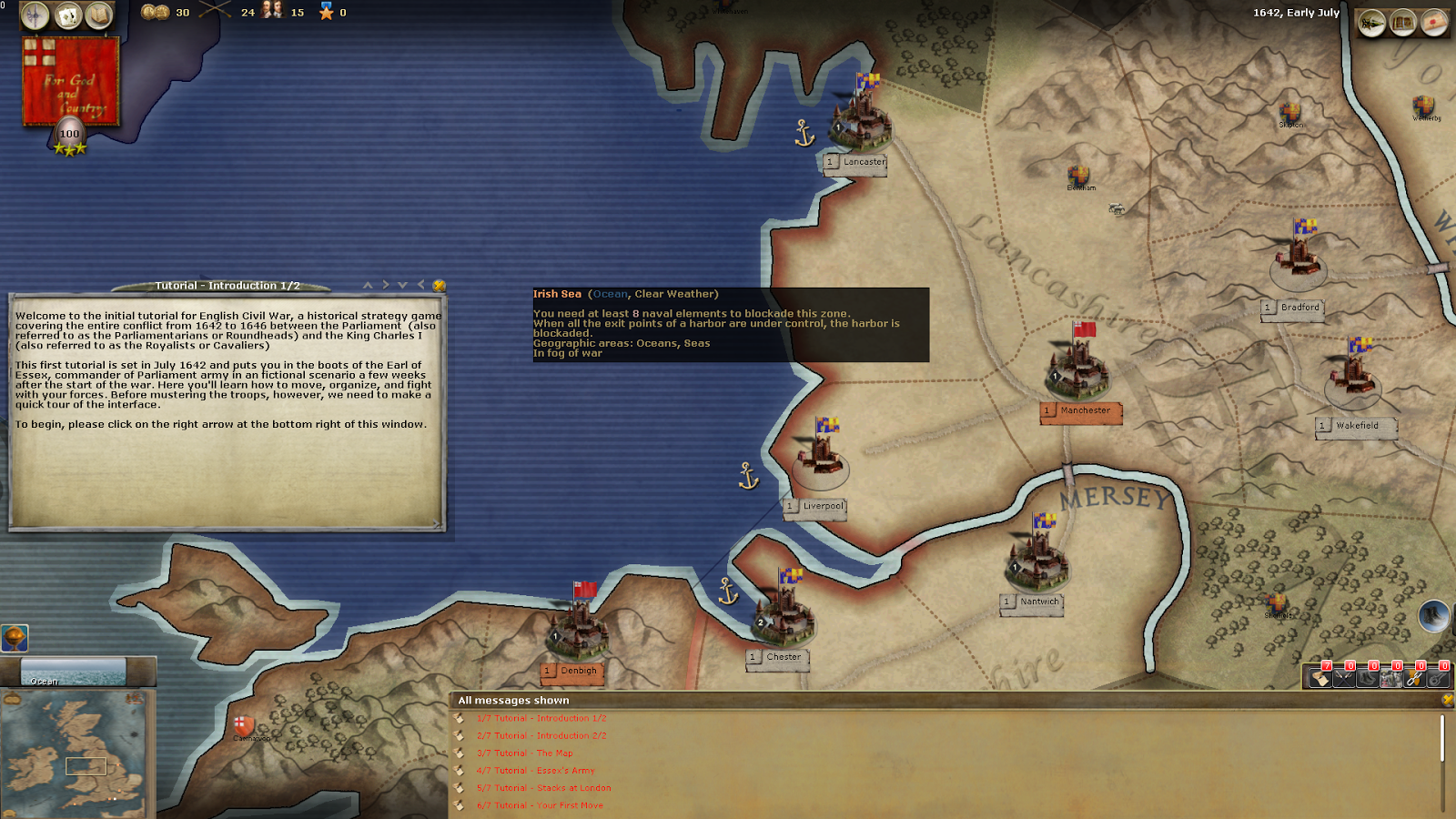
Task: Select the globe icon above the minimap
Action: (13, 637)
